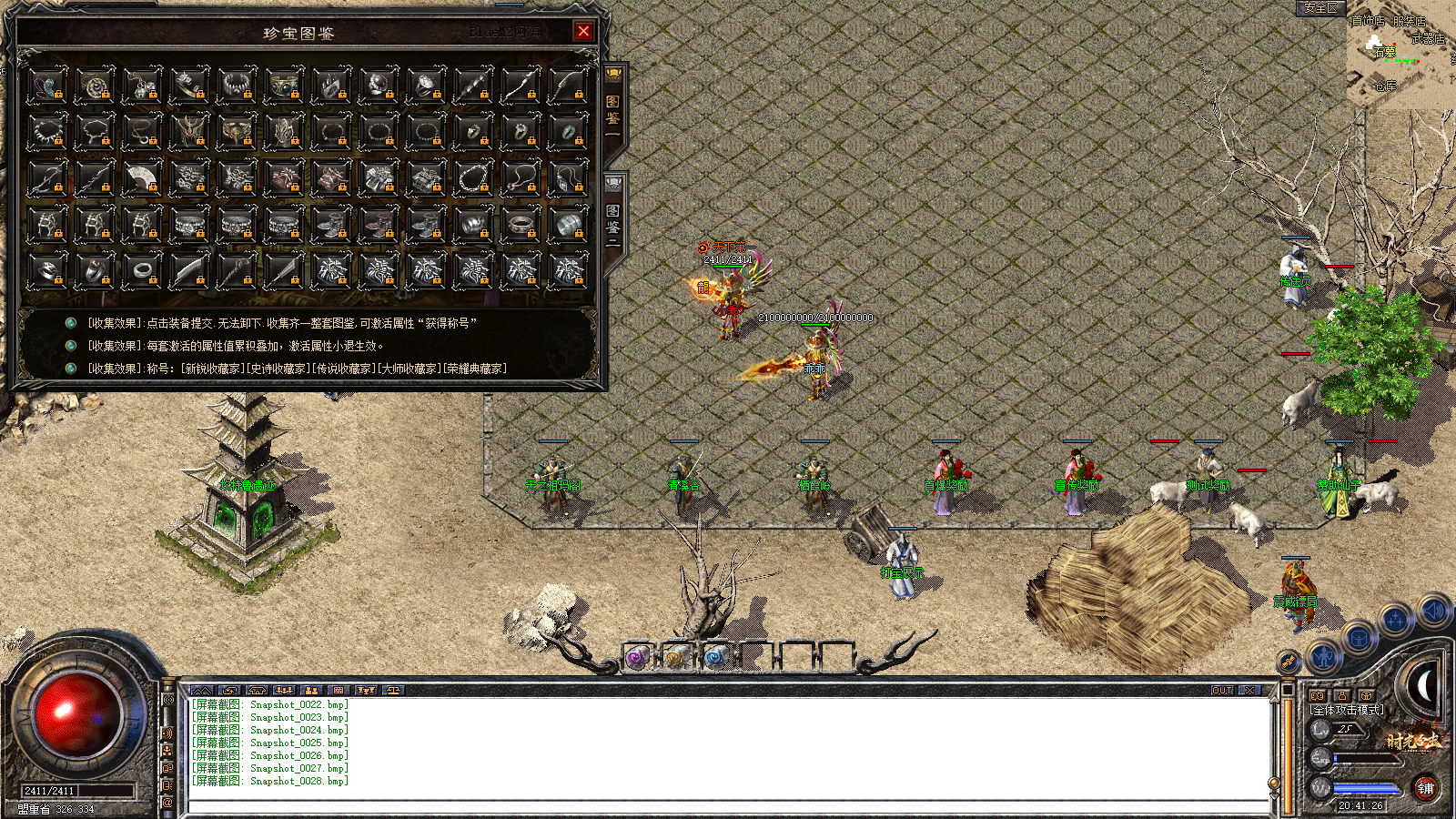Click the Snapshot_0028.bmp line in the chat log
Screen dimensions: 1456x819
point(268,781)
